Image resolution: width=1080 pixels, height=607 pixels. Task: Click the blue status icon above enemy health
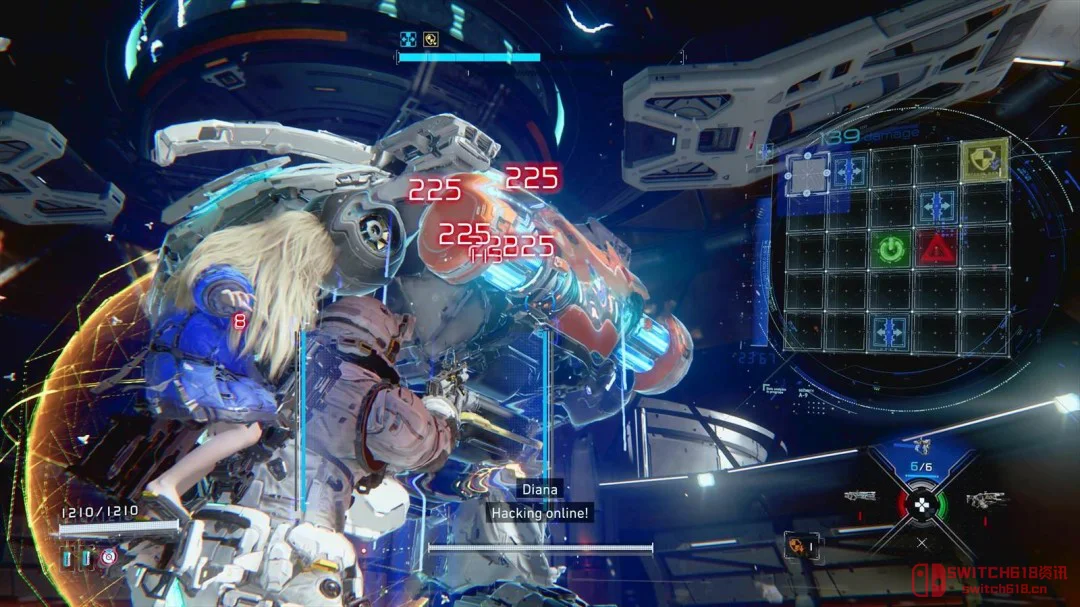407,40
